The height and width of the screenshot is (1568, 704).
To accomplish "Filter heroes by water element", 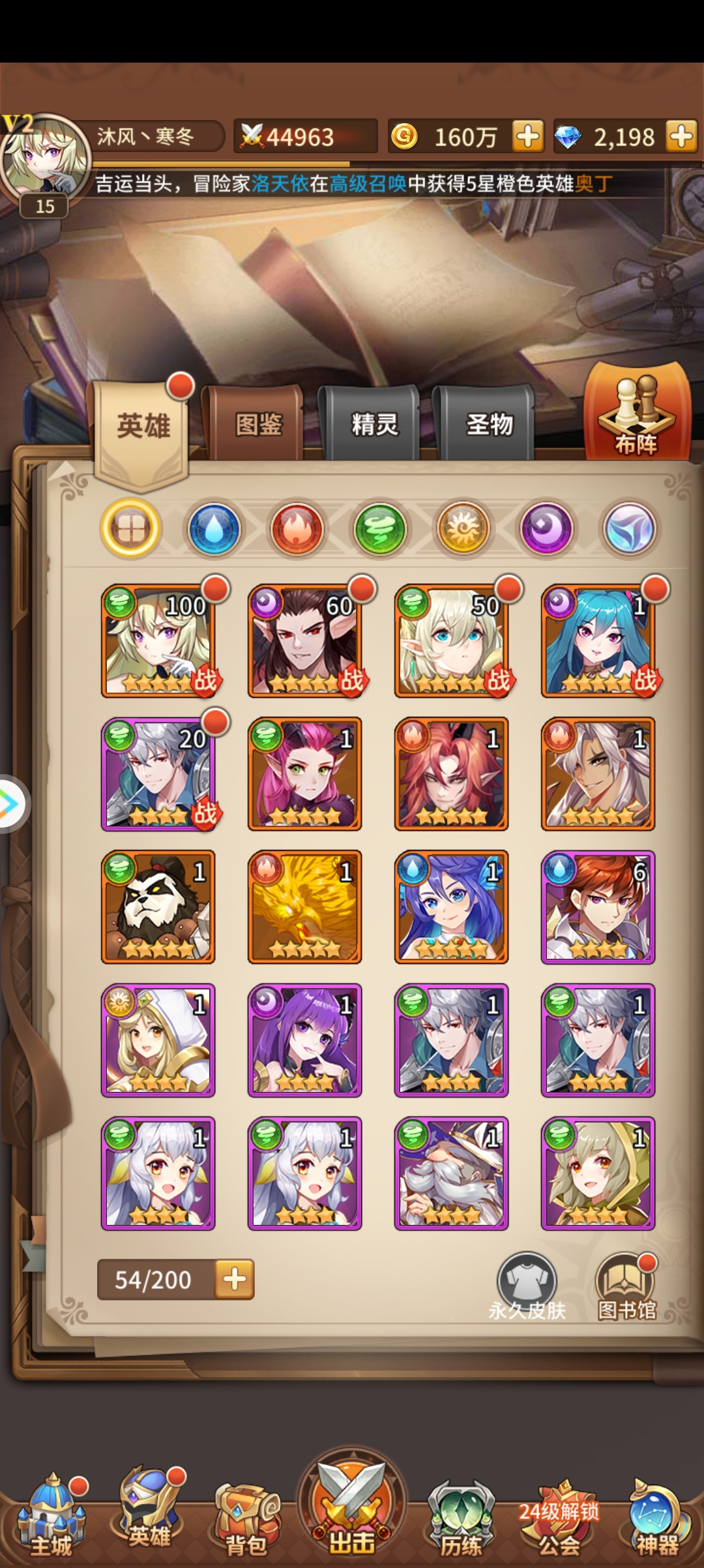I will point(214,528).
